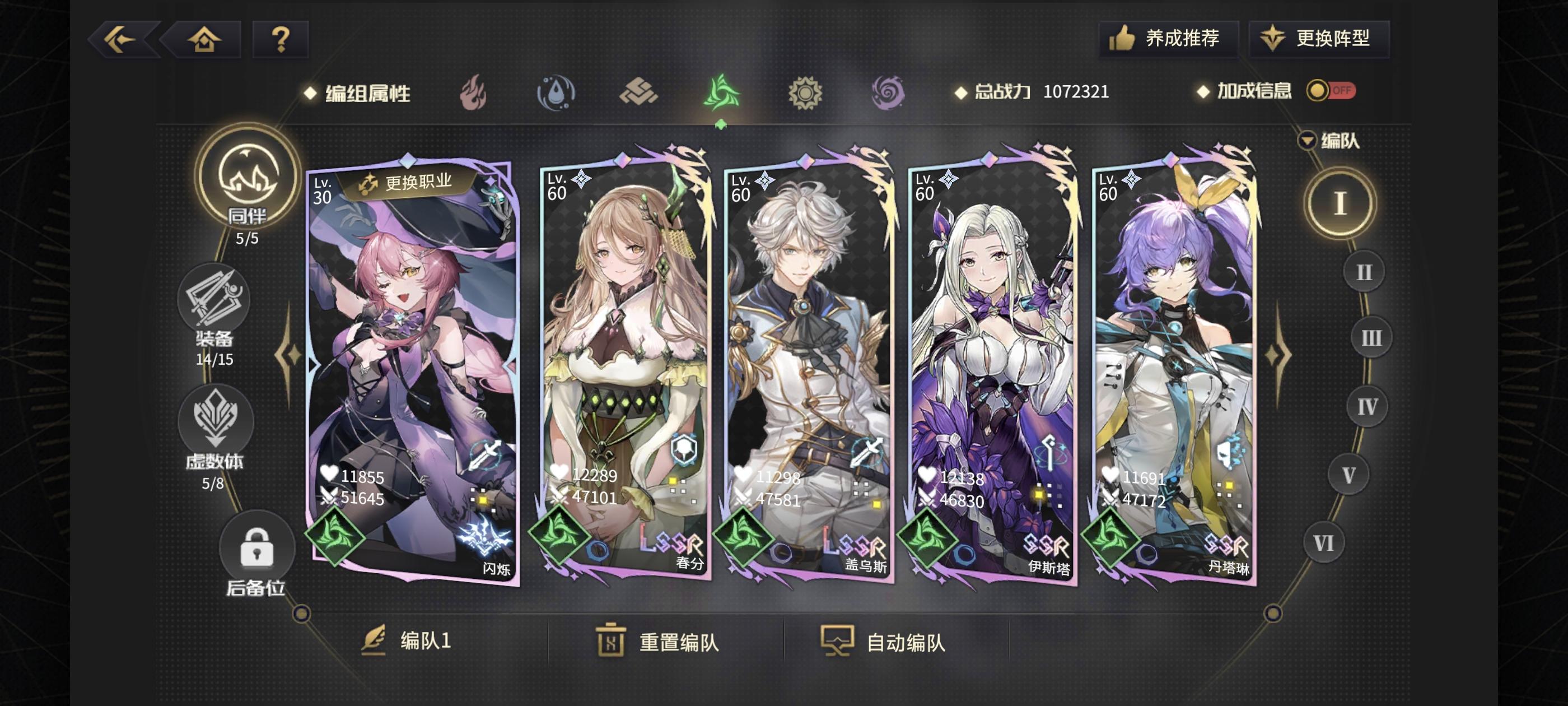Image resolution: width=1568 pixels, height=706 pixels.
Task: Select the wind element filter icon
Action: click(x=722, y=91)
